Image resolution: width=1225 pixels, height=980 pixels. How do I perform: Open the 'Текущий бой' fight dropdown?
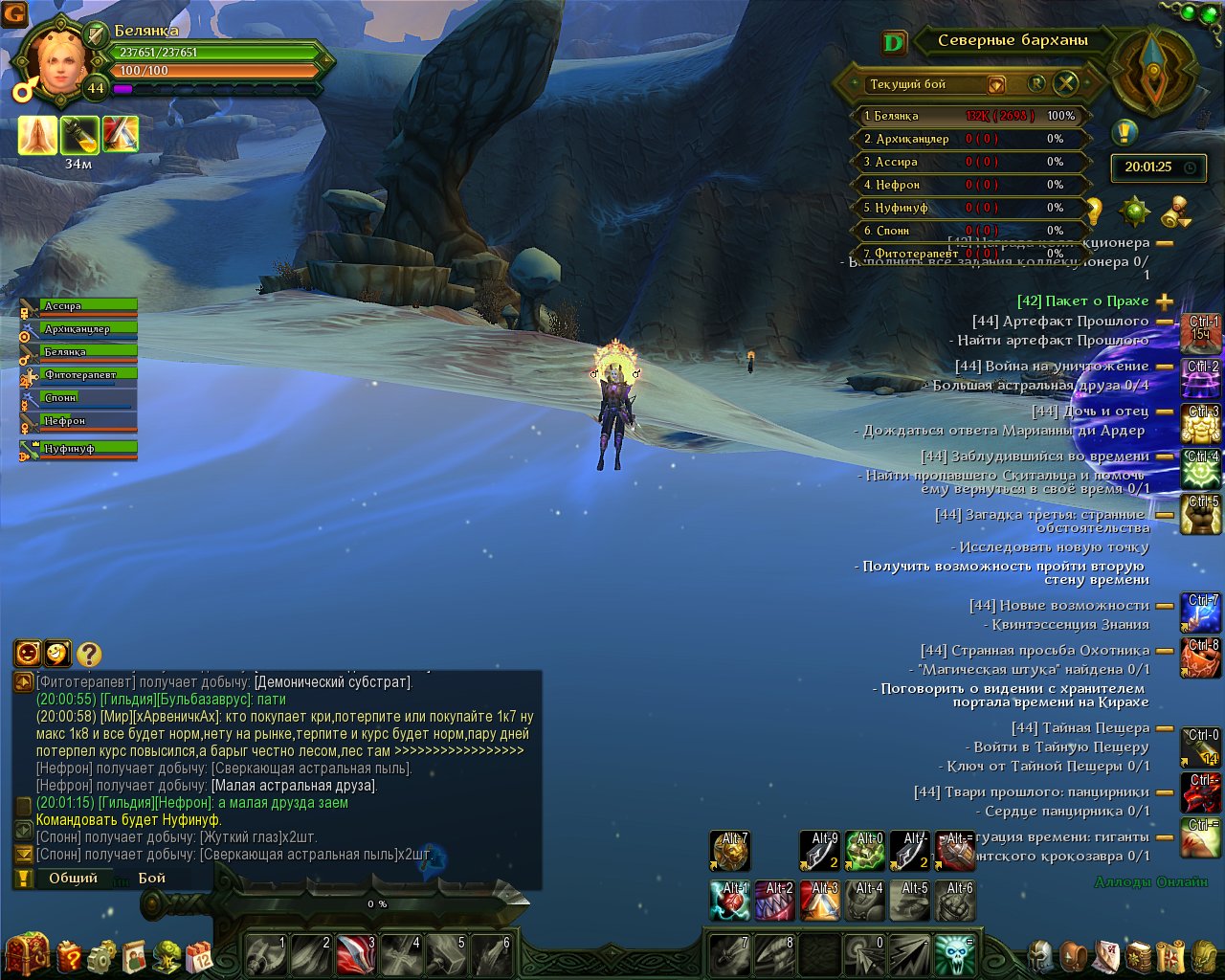(x=996, y=84)
